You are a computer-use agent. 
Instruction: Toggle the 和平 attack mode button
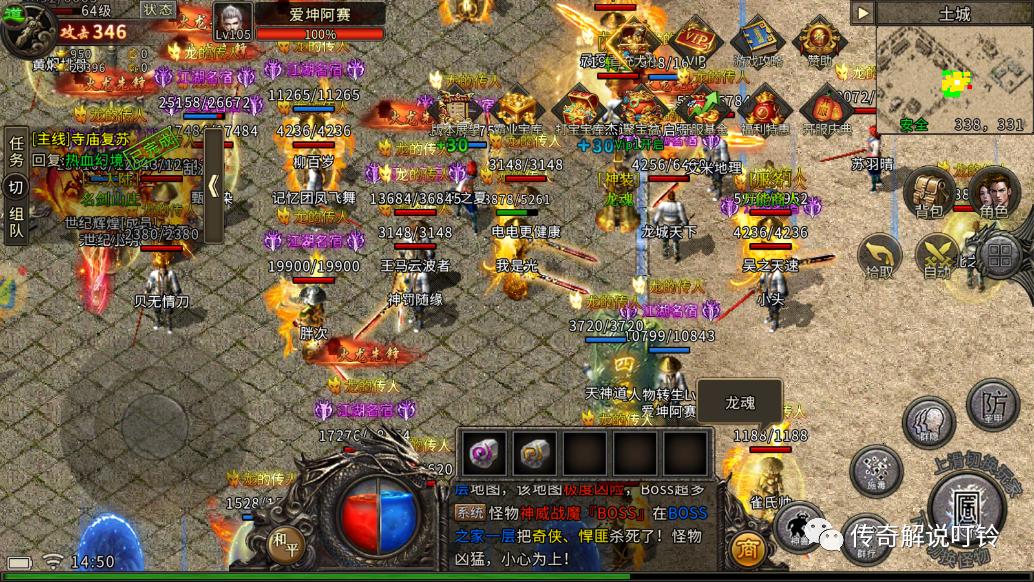click(x=285, y=546)
